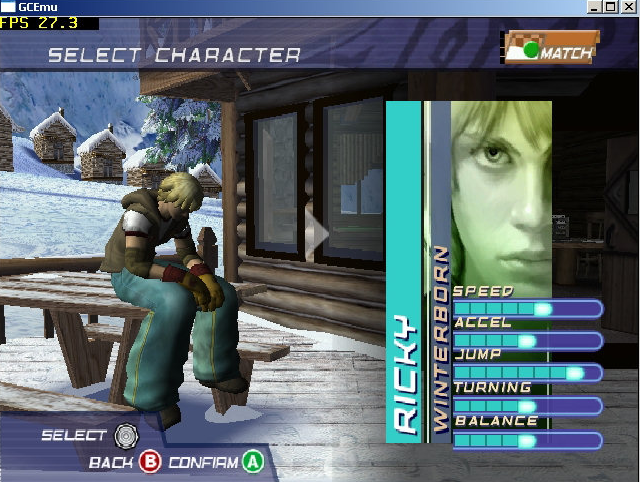Close the GCEmu window
The width and height of the screenshot is (640, 482).
tap(630, 7)
